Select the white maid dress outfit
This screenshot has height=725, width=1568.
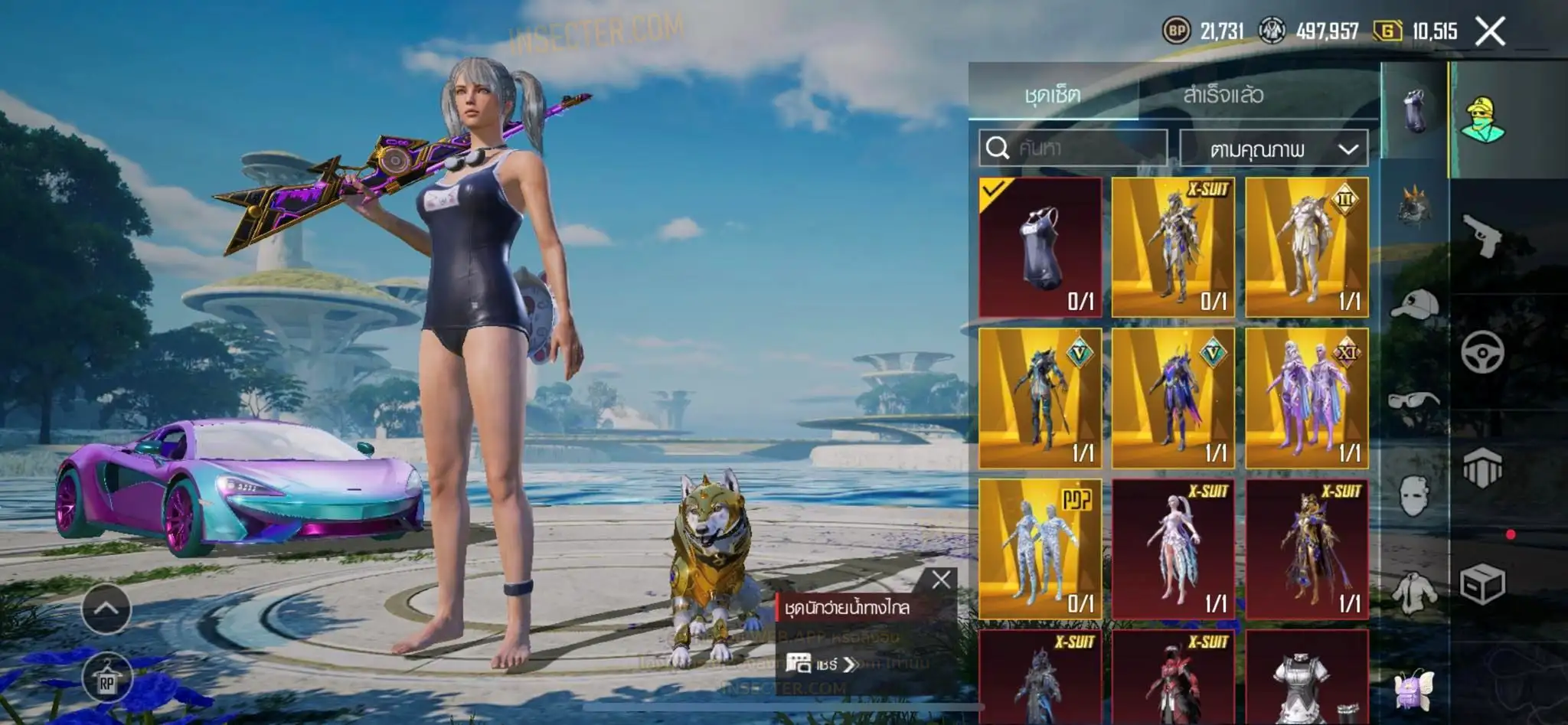coord(1306,678)
